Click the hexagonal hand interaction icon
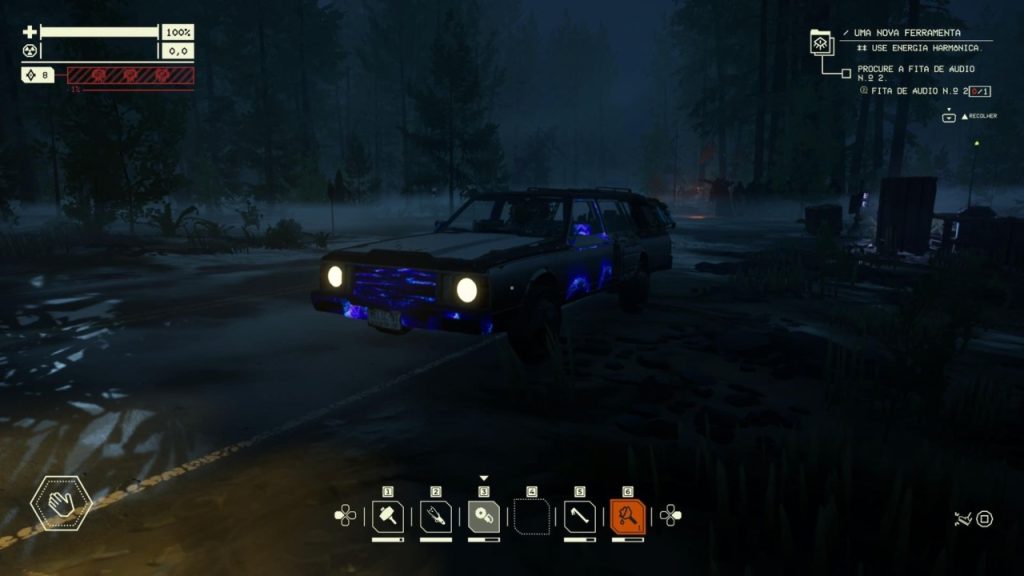The width and height of the screenshot is (1024, 576). (61, 502)
